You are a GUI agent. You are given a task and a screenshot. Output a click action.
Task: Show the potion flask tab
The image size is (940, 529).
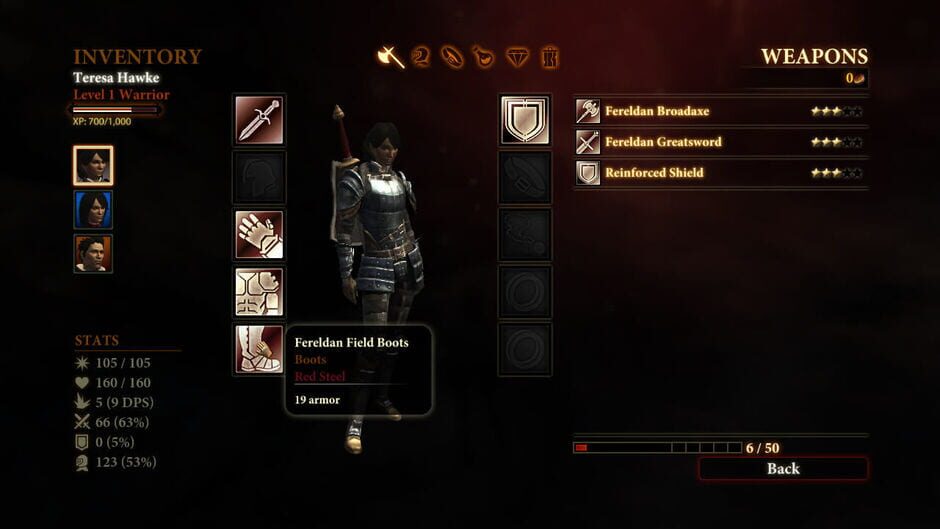tap(483, 57)
